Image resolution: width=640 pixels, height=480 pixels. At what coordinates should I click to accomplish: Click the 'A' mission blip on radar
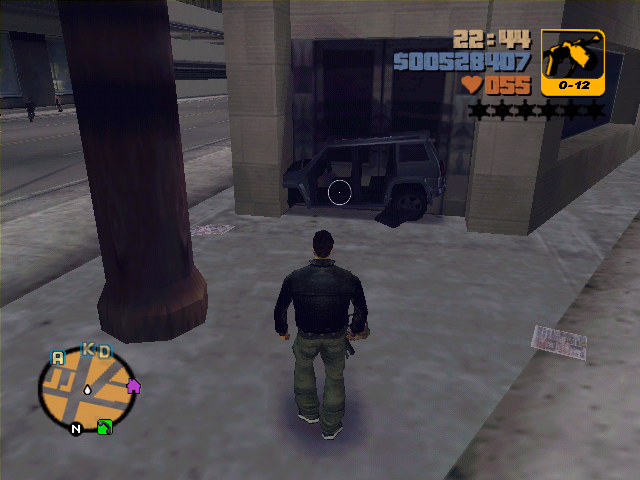coord(57,357)
